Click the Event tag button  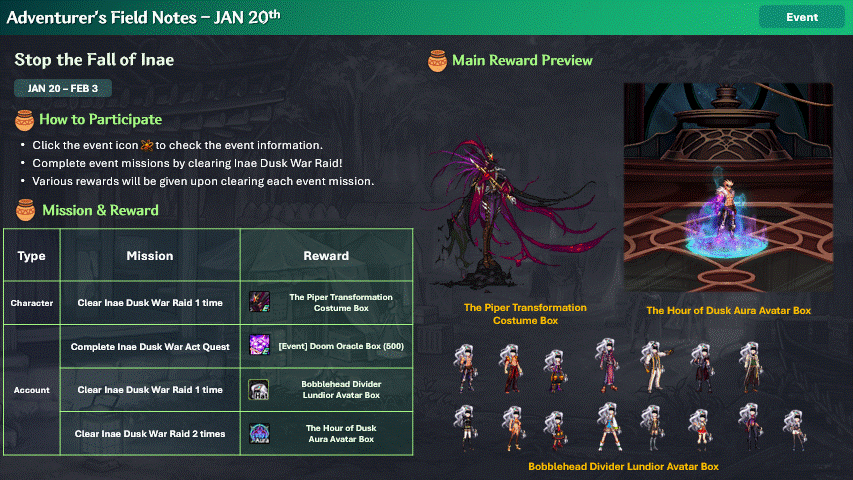pyautogui.click(x=802, y=17)
